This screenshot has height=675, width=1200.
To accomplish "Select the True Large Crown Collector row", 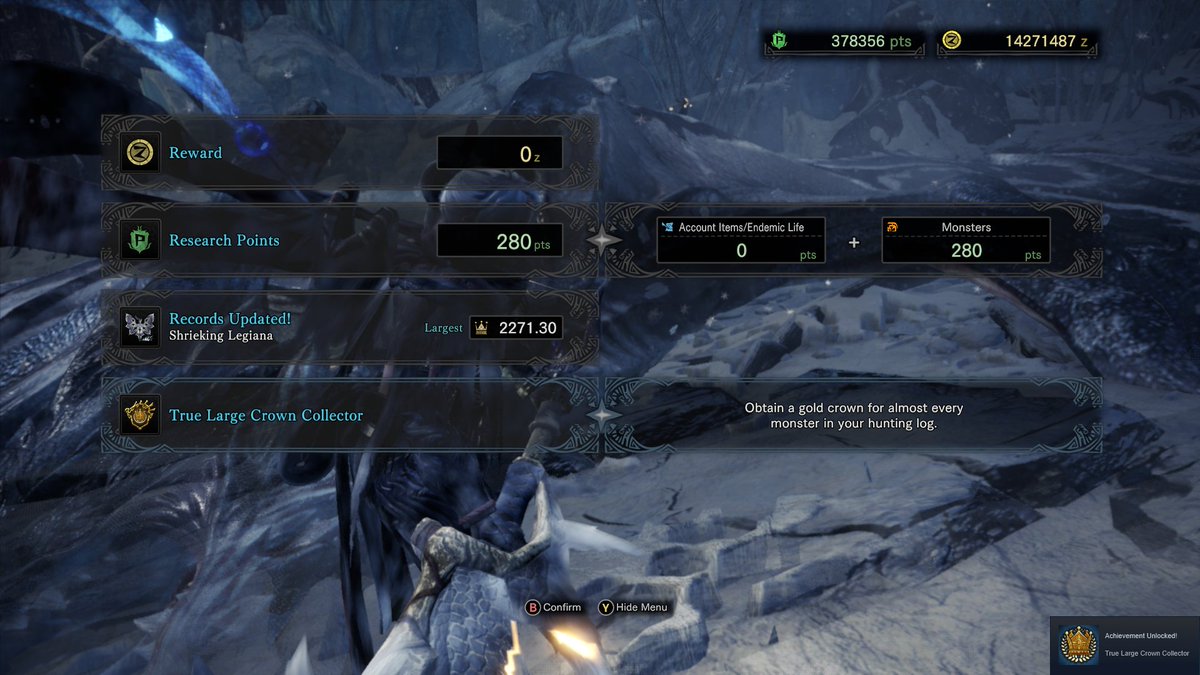I will pyautogui.click(x=350, y=415).
